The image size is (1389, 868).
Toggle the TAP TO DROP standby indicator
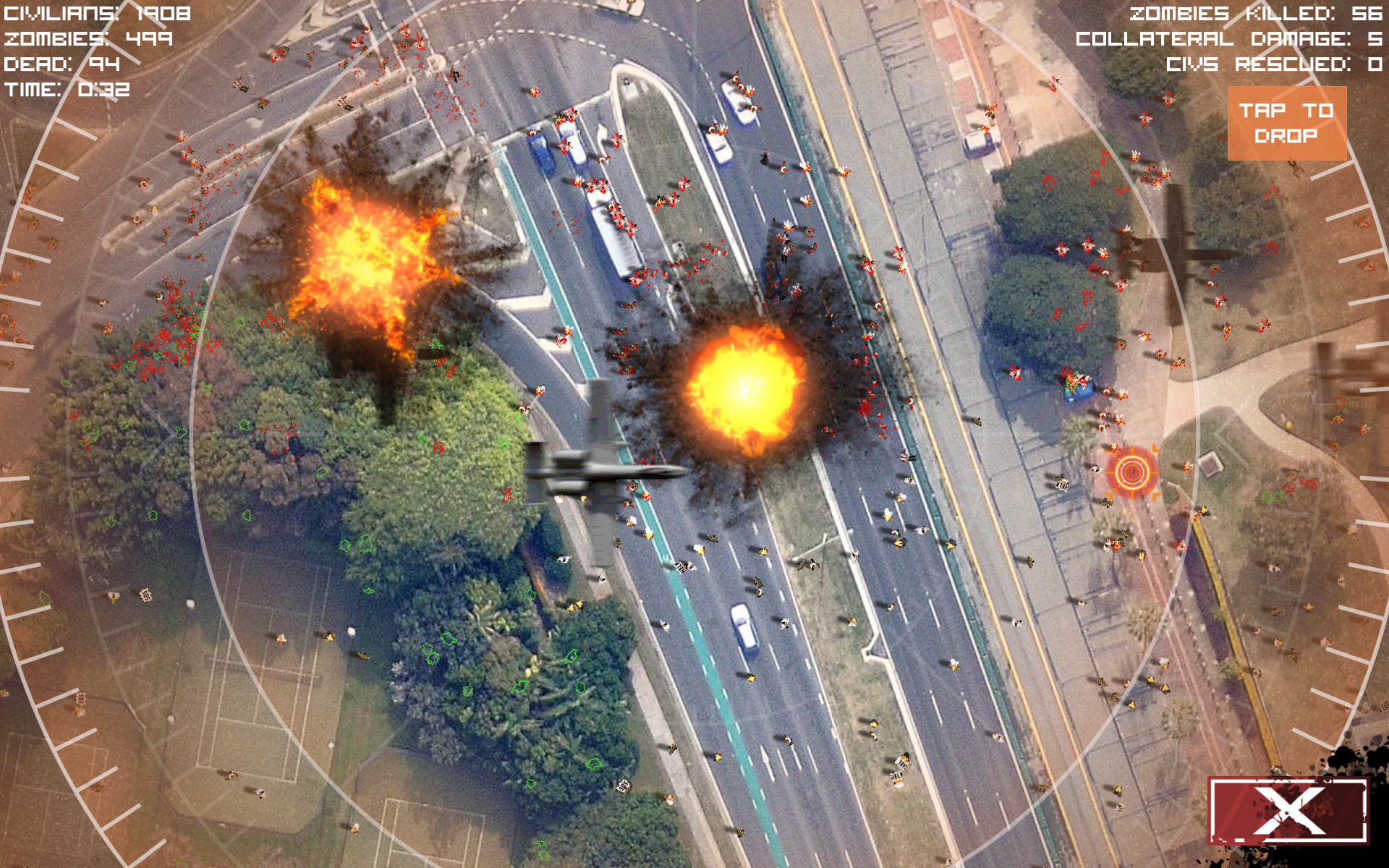coord(1288,123)
